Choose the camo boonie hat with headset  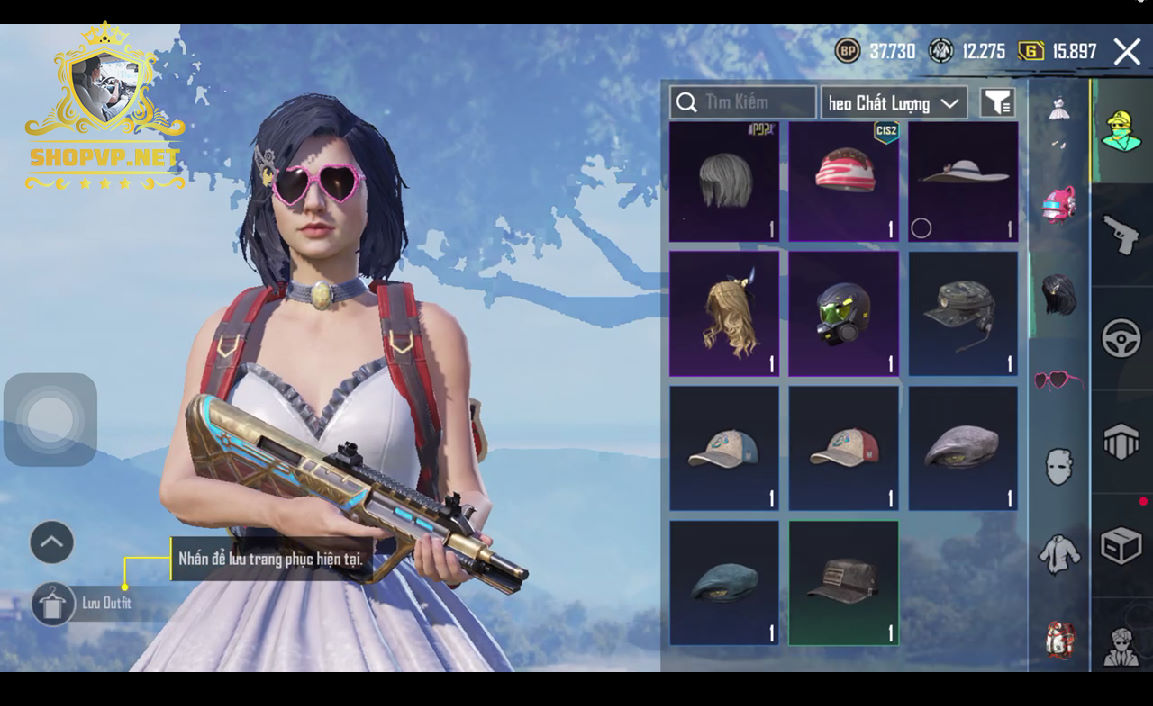[963, 314]
